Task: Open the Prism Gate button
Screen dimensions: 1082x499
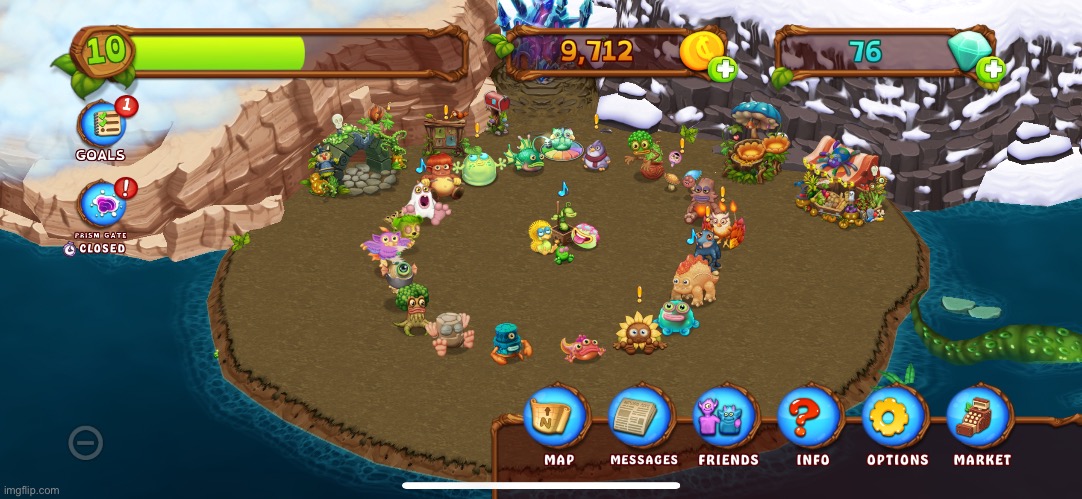Action: click(x=101, y=206)
